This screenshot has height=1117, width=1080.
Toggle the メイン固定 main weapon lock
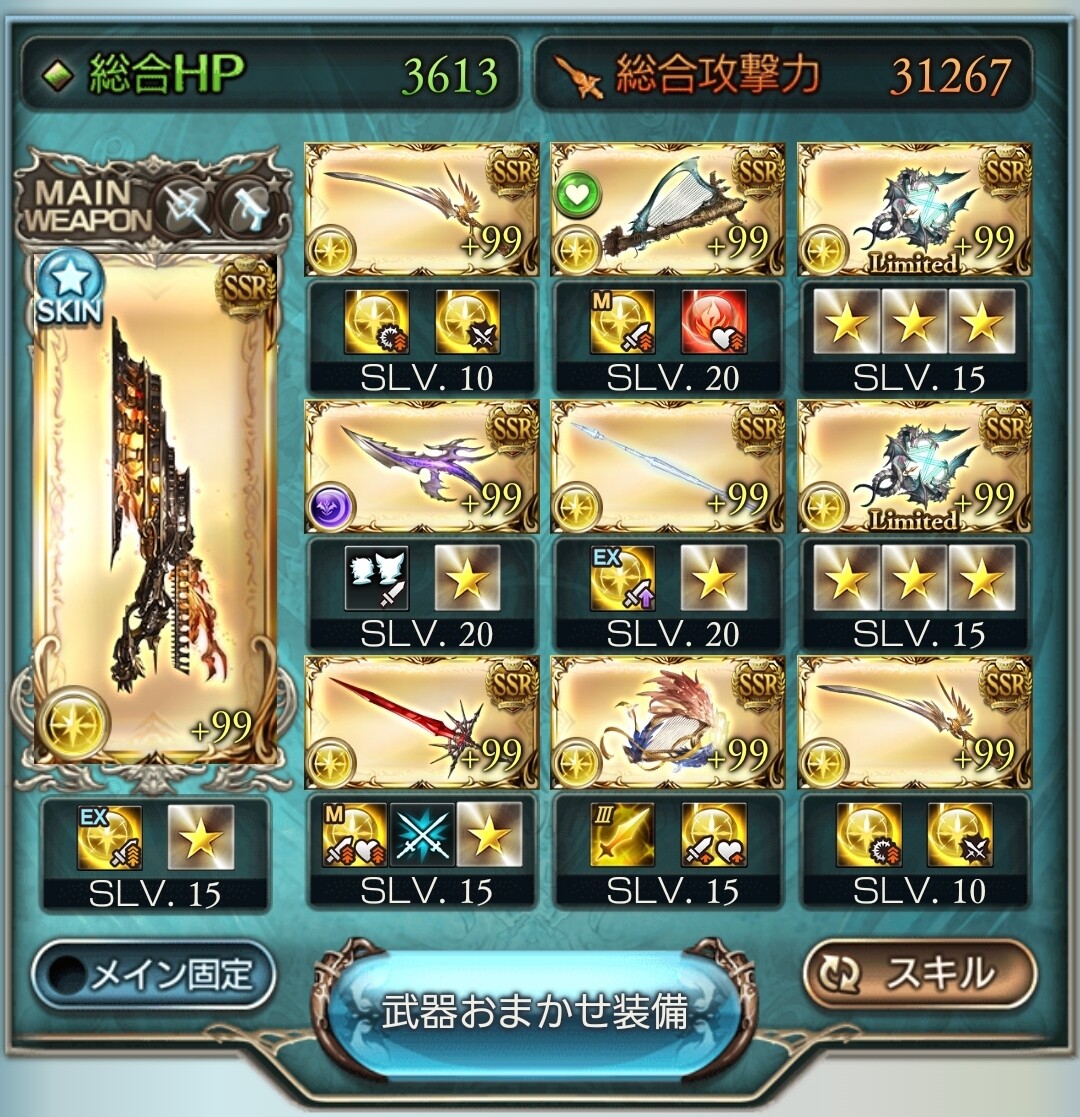(x=153, y=974)
